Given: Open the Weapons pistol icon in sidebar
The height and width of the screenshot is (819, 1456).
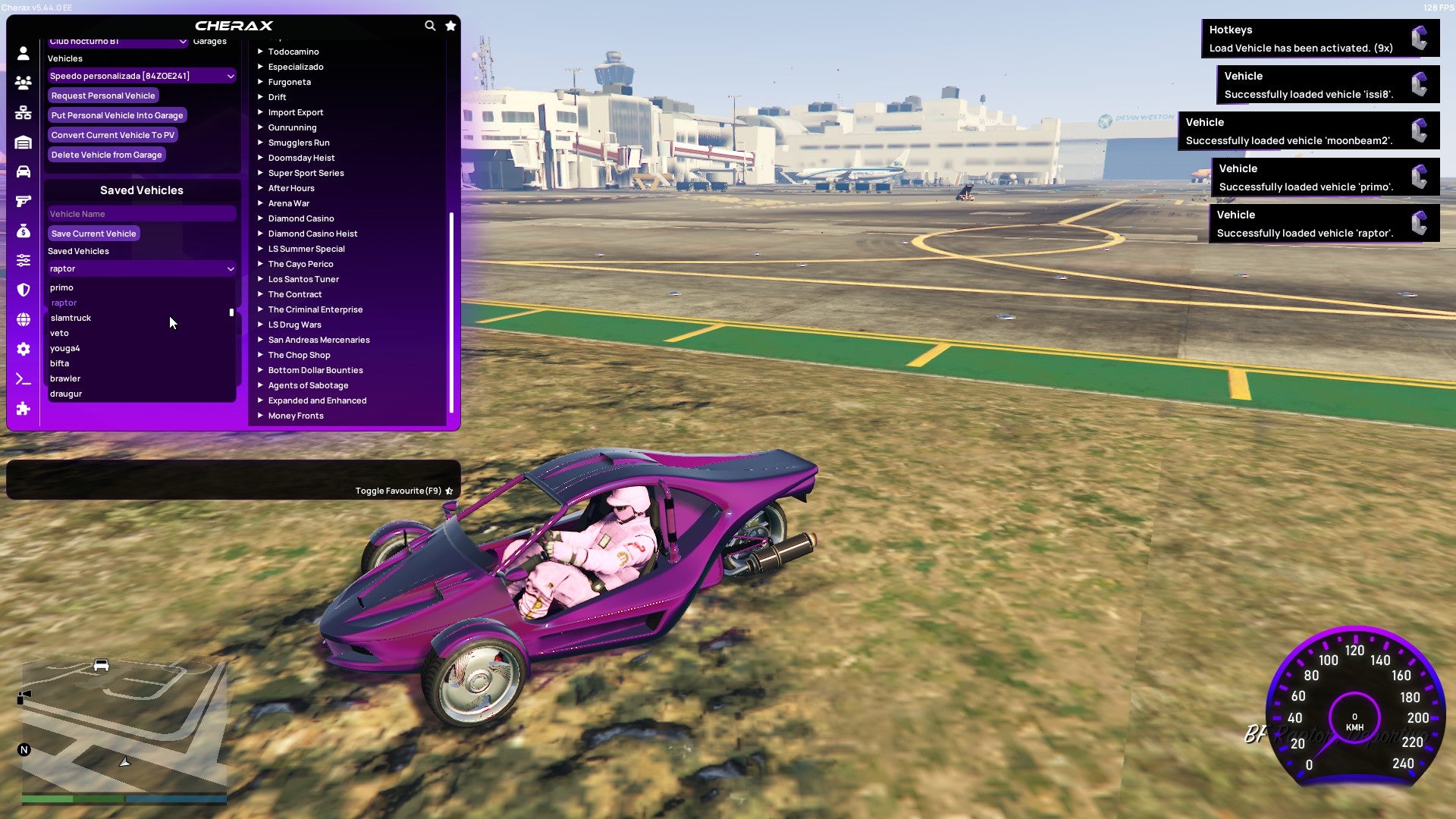Looking at the screenshot, I should [x=23, y=200].
